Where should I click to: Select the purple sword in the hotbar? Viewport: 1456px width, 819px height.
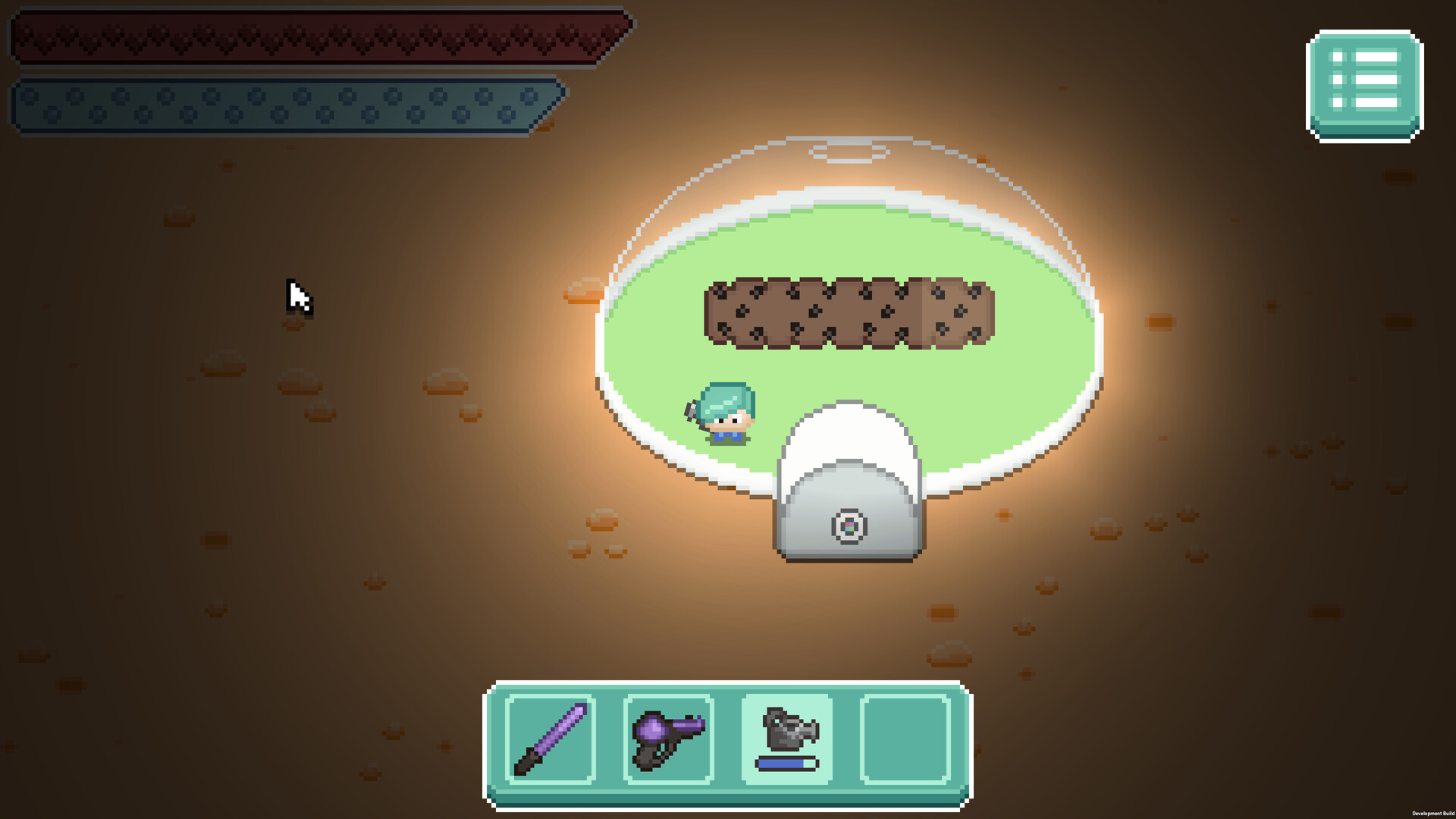tap(551, 737)
